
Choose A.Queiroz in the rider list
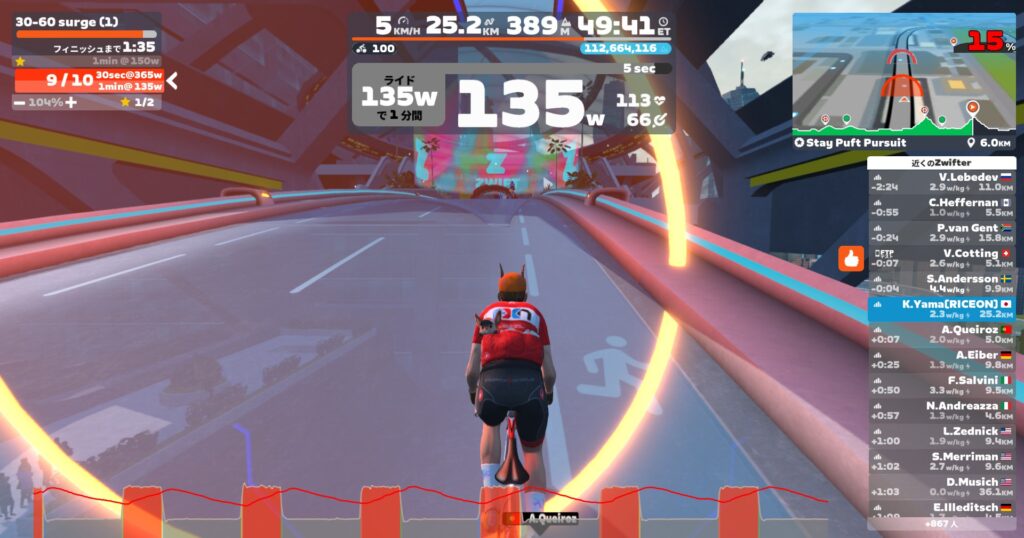click(941, 334)
